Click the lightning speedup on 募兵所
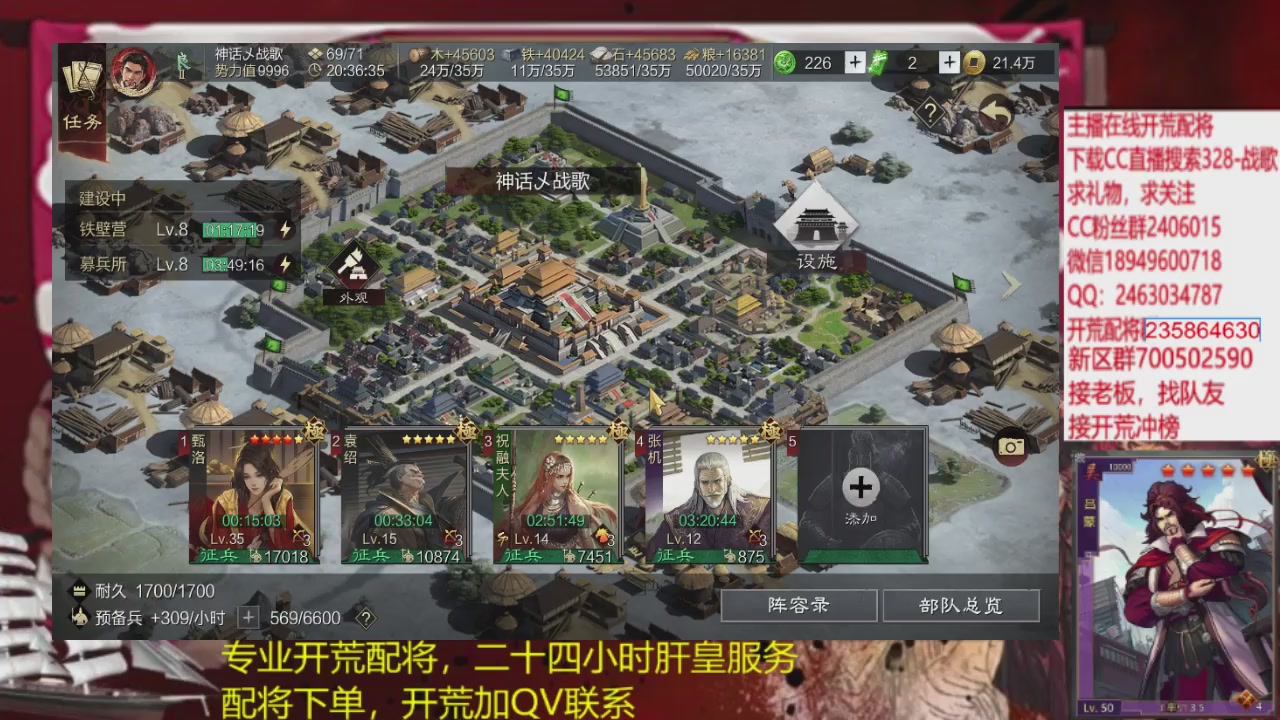1280x720 pixels. click(x=283, y=264)
